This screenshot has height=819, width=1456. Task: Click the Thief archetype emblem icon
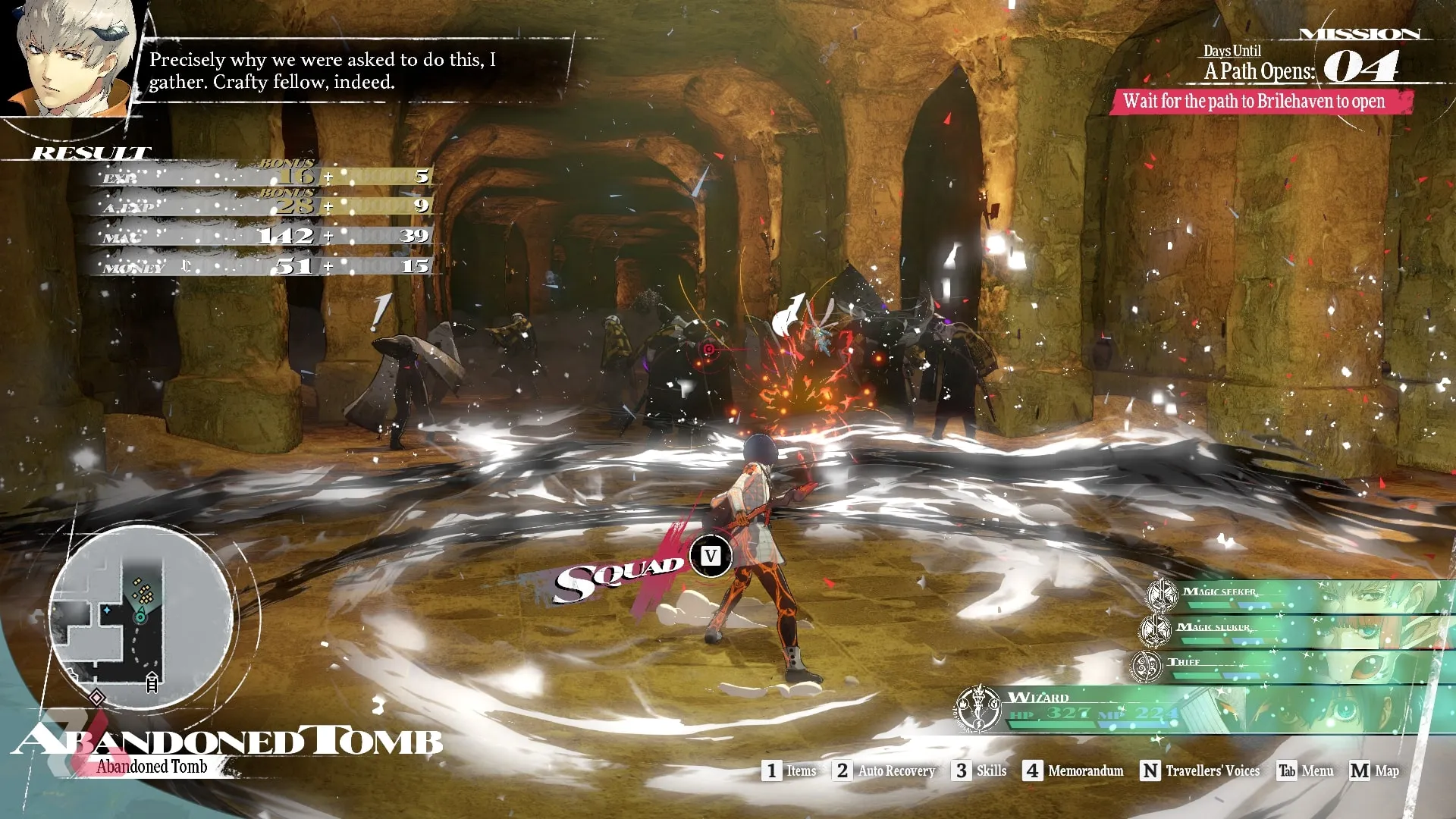(x=1146, y=666)
